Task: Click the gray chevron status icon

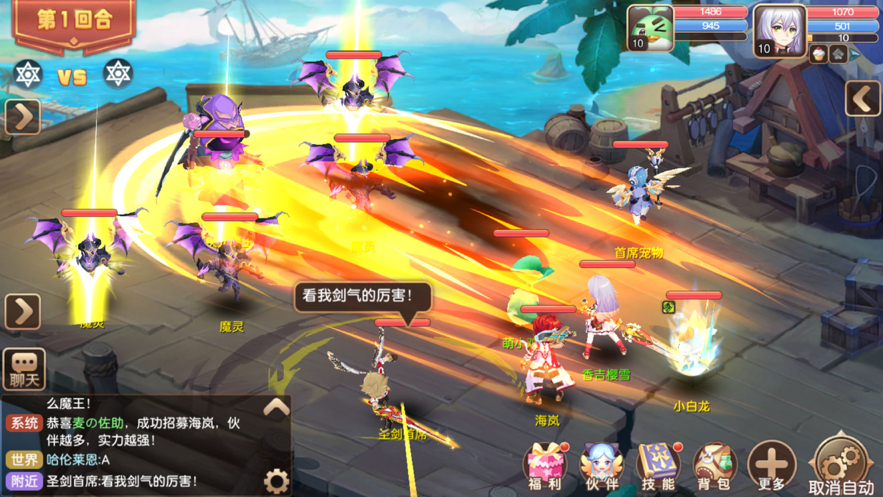Action: pos(838,53)
